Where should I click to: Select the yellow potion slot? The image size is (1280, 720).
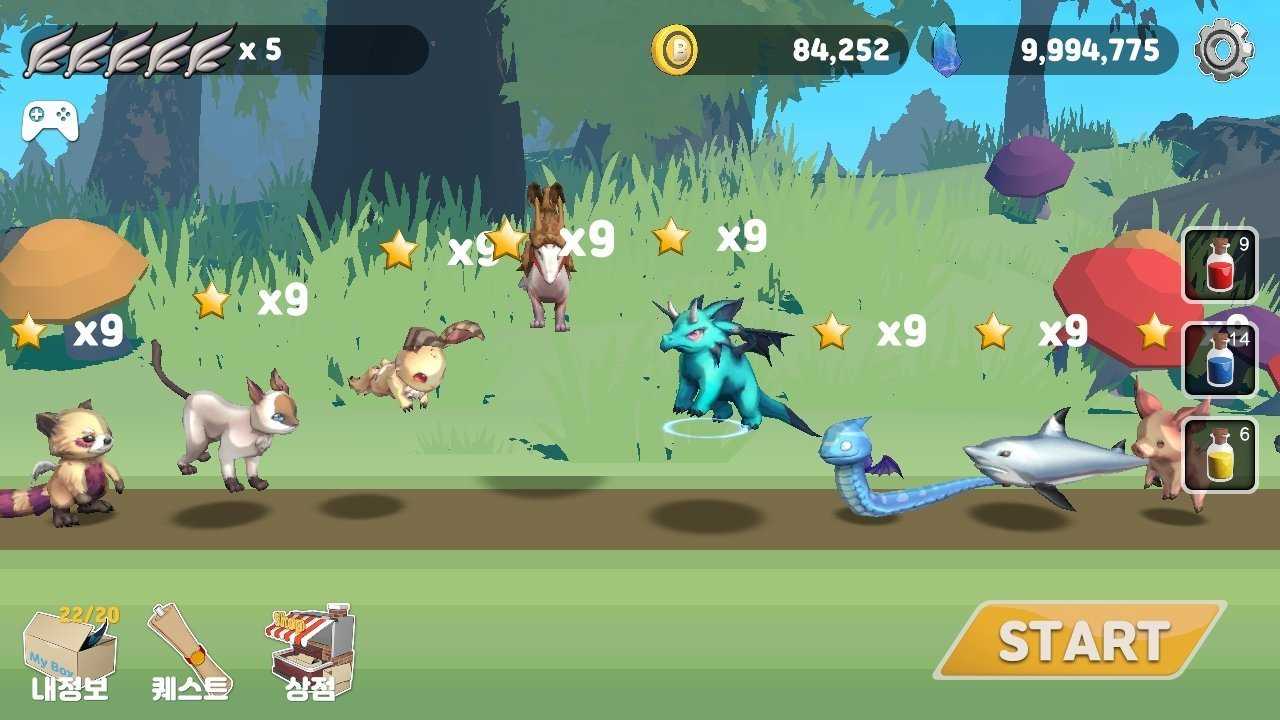[x=1220, y=455]
